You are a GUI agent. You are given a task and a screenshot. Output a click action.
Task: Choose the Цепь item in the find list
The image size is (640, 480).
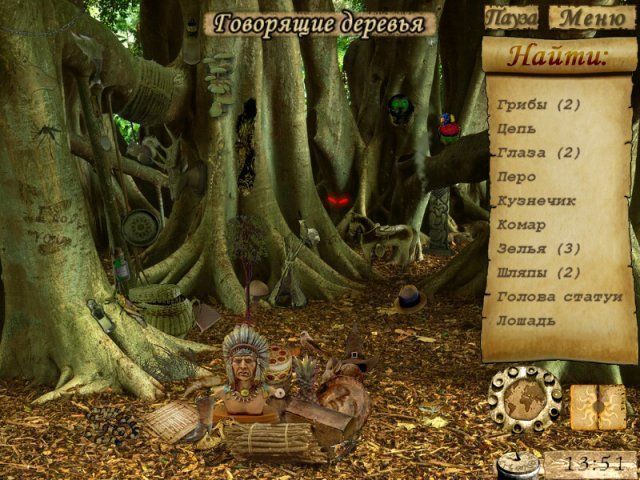516,129
